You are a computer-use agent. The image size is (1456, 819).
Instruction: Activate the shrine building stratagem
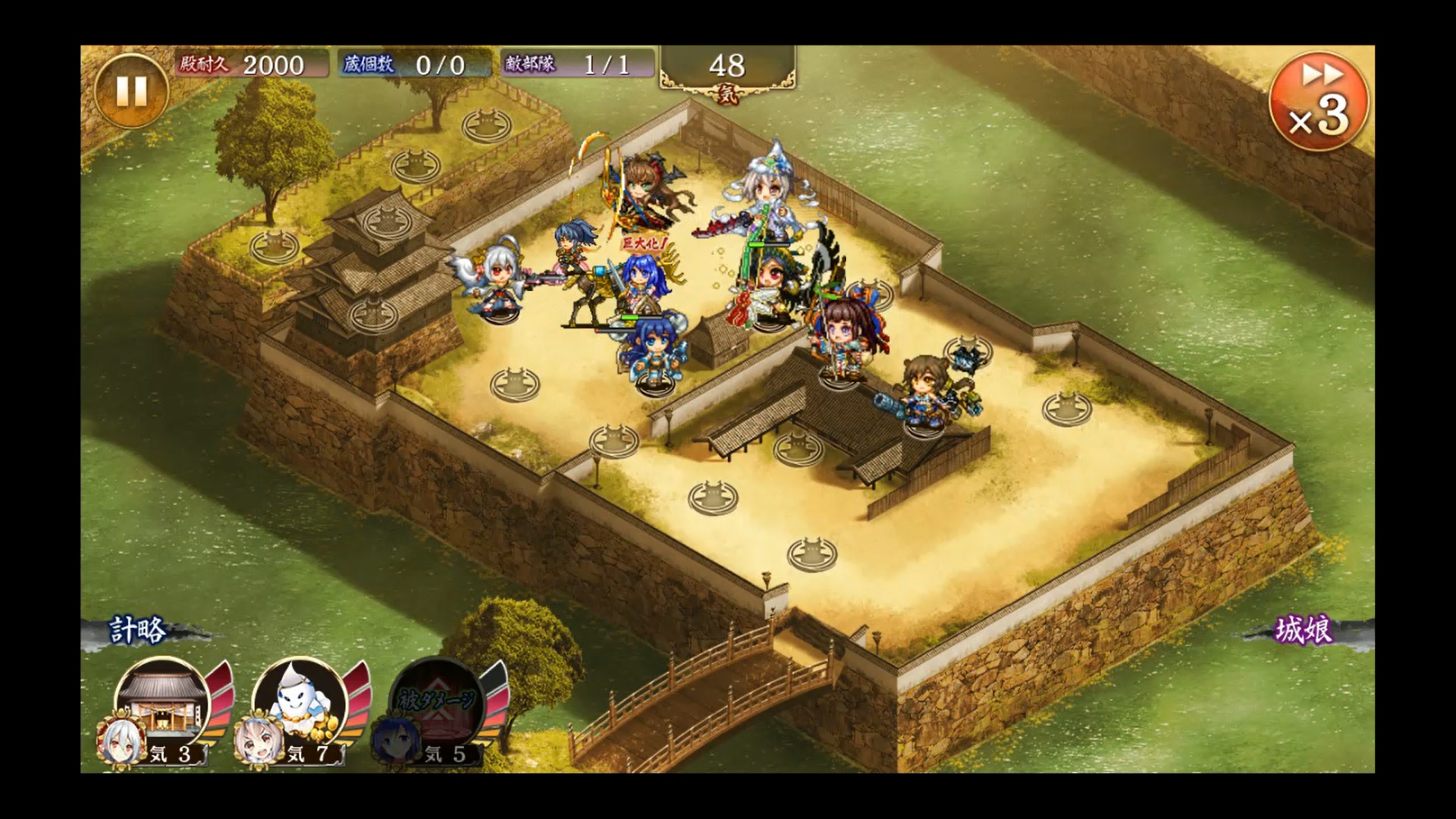[x=162, y=702]
